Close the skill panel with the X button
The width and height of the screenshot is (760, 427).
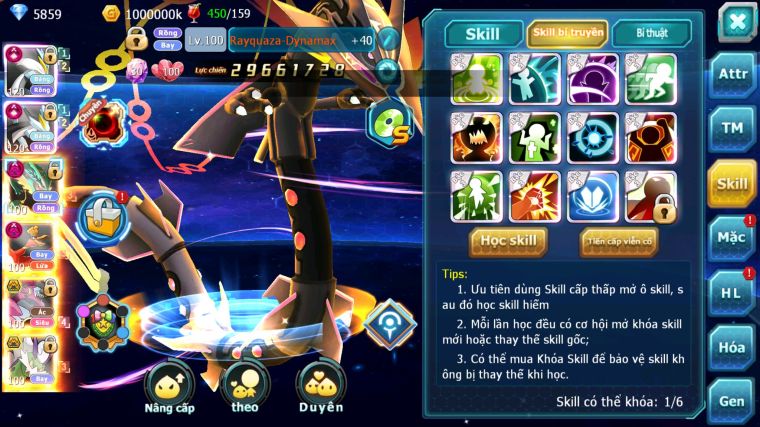click(736, 22)
